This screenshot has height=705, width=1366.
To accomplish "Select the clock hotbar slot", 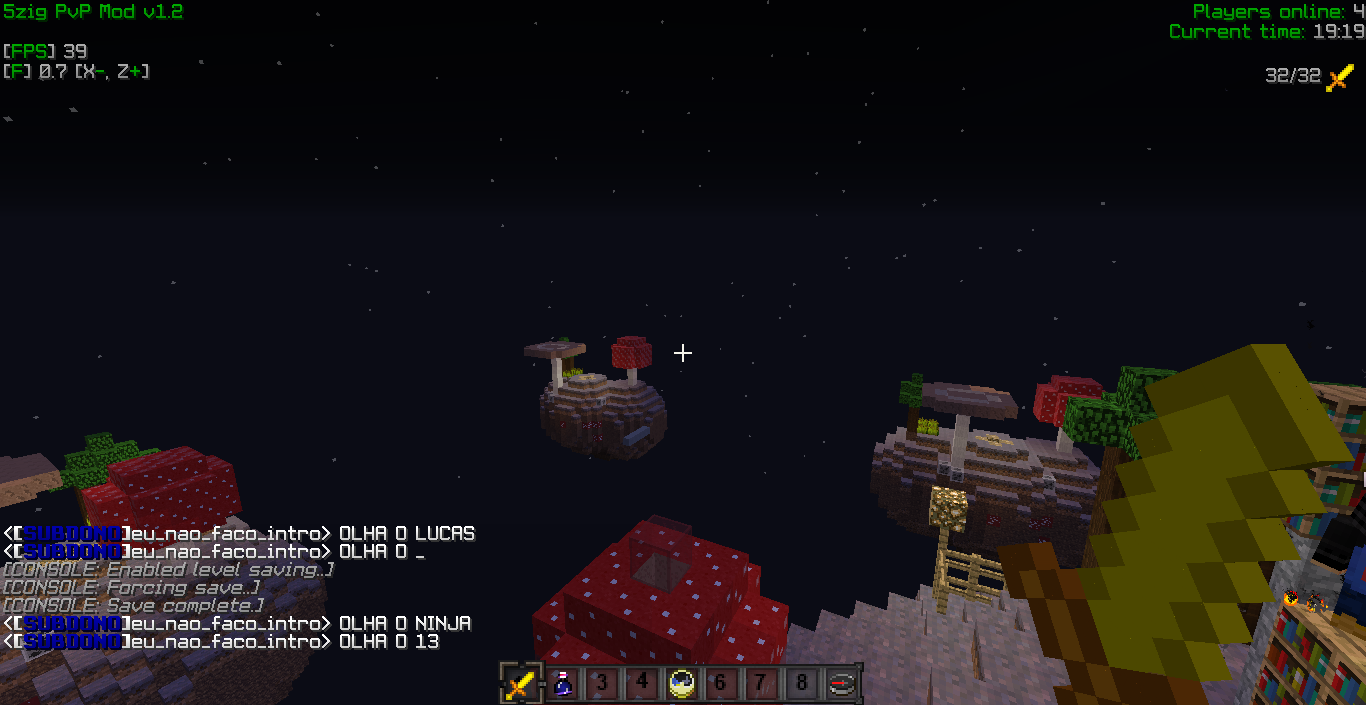I will [682, 684].
